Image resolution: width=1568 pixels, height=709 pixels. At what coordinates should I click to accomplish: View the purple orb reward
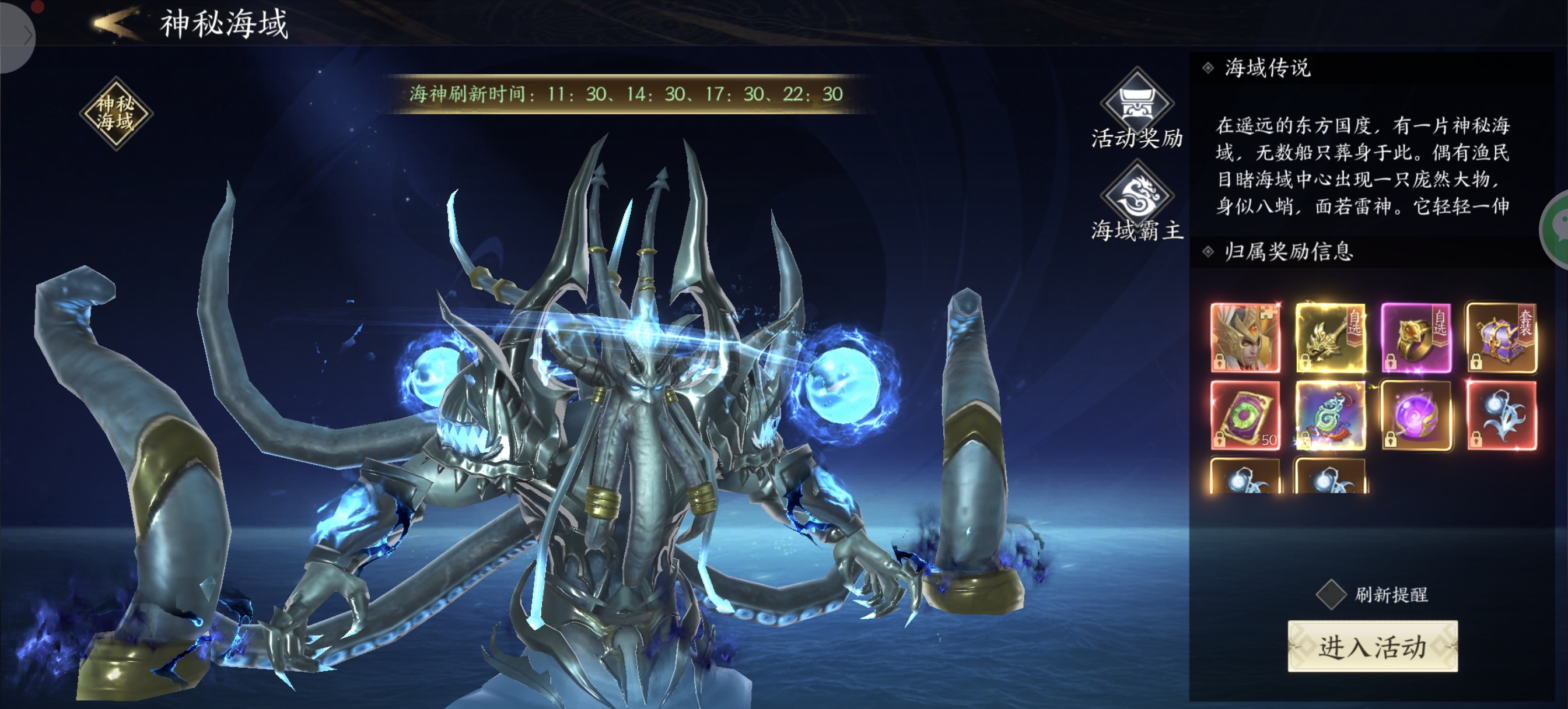coord(1416,416)
